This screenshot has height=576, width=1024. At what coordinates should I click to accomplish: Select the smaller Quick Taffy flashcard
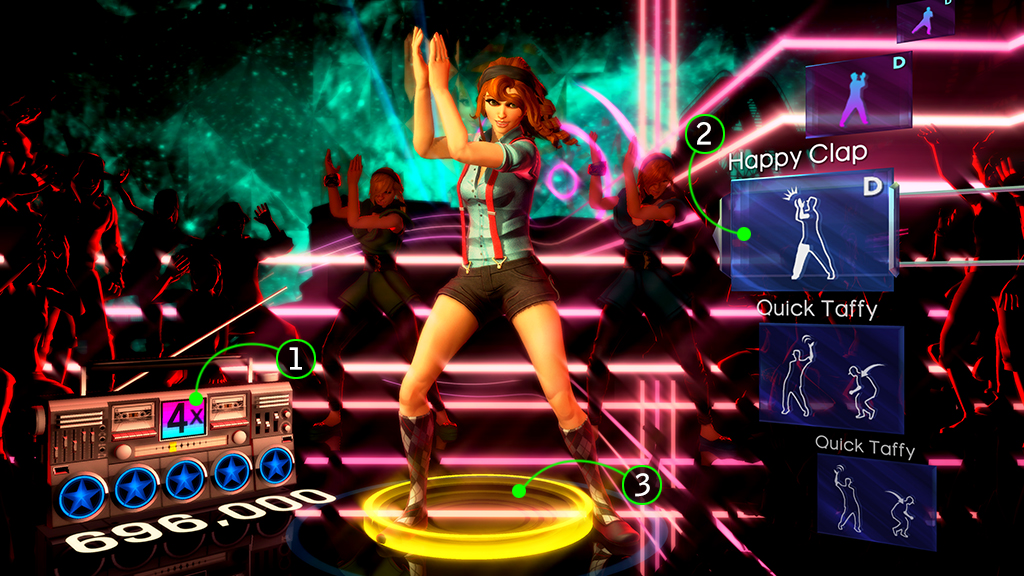[x=874, y=502]
